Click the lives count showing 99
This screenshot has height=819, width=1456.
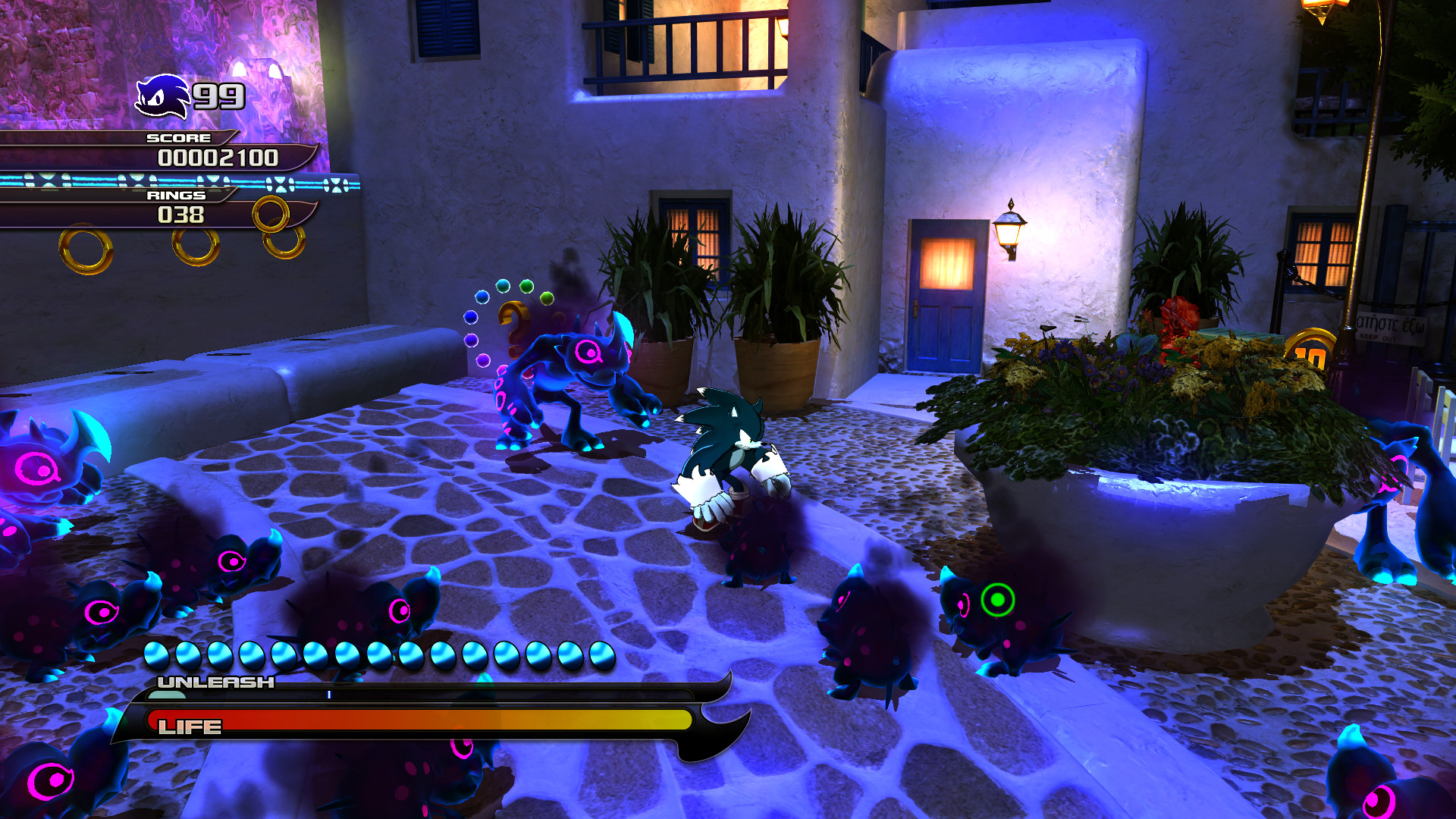(x=218, y=96)
